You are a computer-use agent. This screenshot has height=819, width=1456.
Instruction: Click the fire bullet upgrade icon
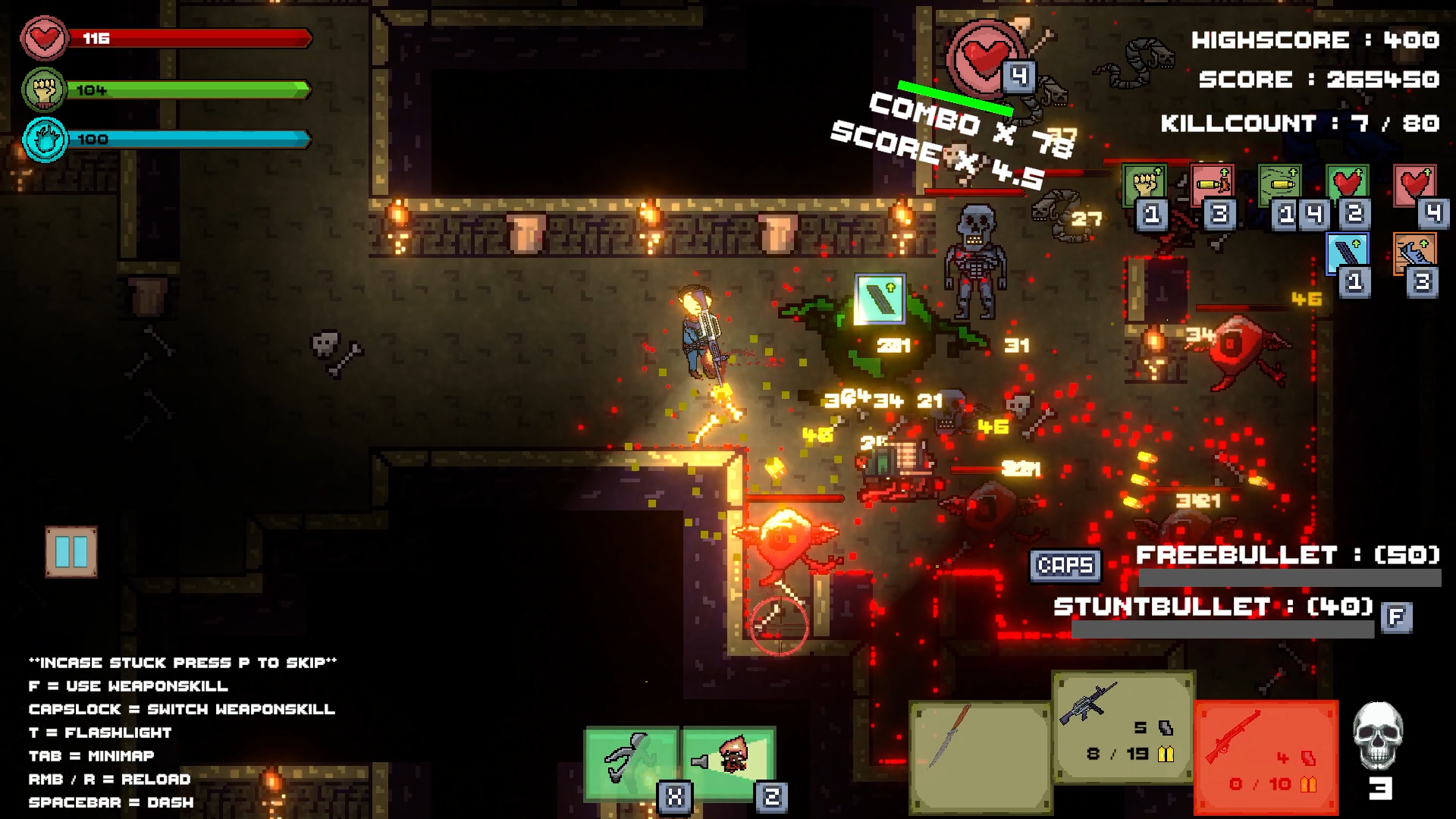1212,184
